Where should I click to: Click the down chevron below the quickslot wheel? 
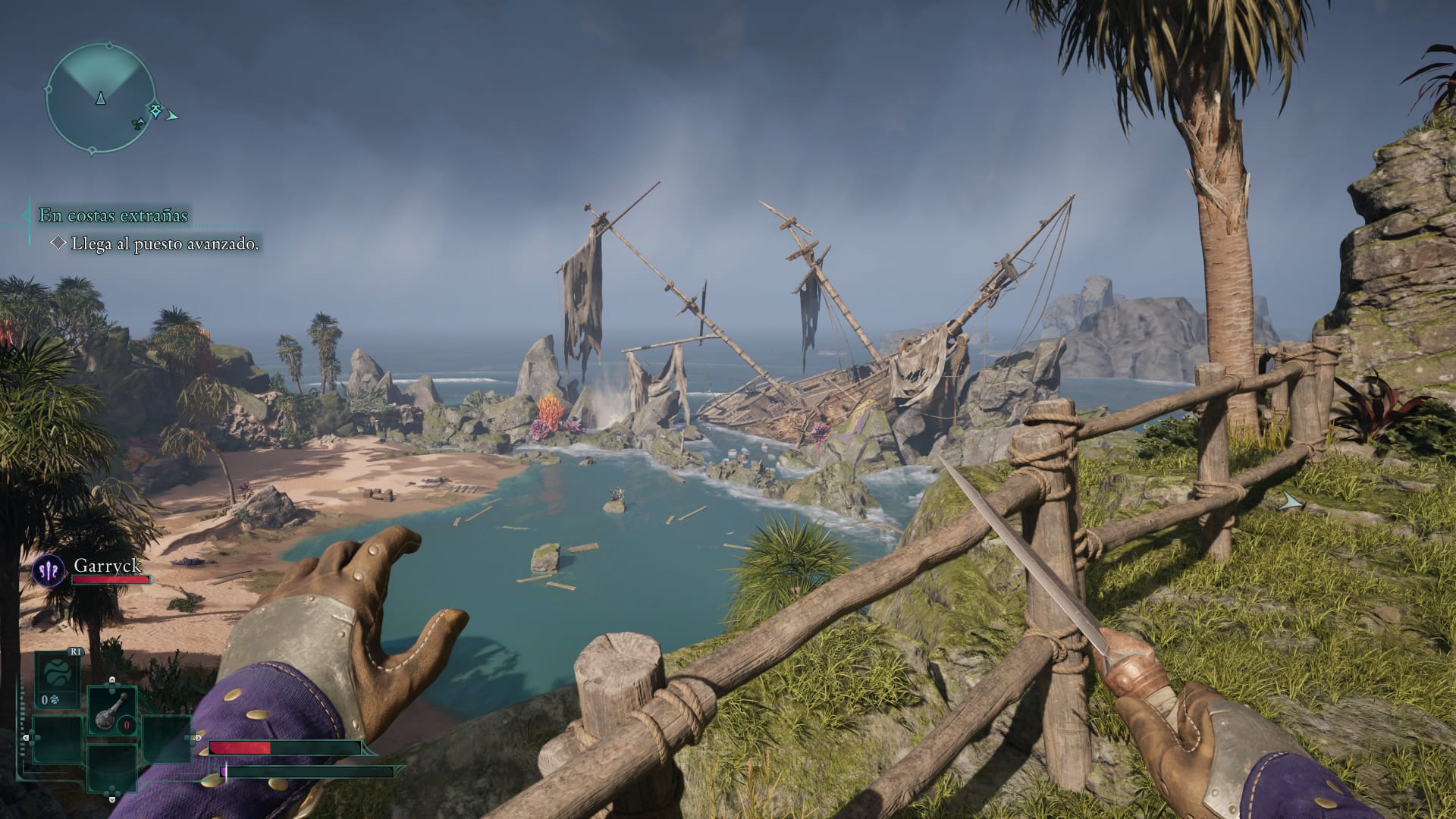(x=111, y=800)
